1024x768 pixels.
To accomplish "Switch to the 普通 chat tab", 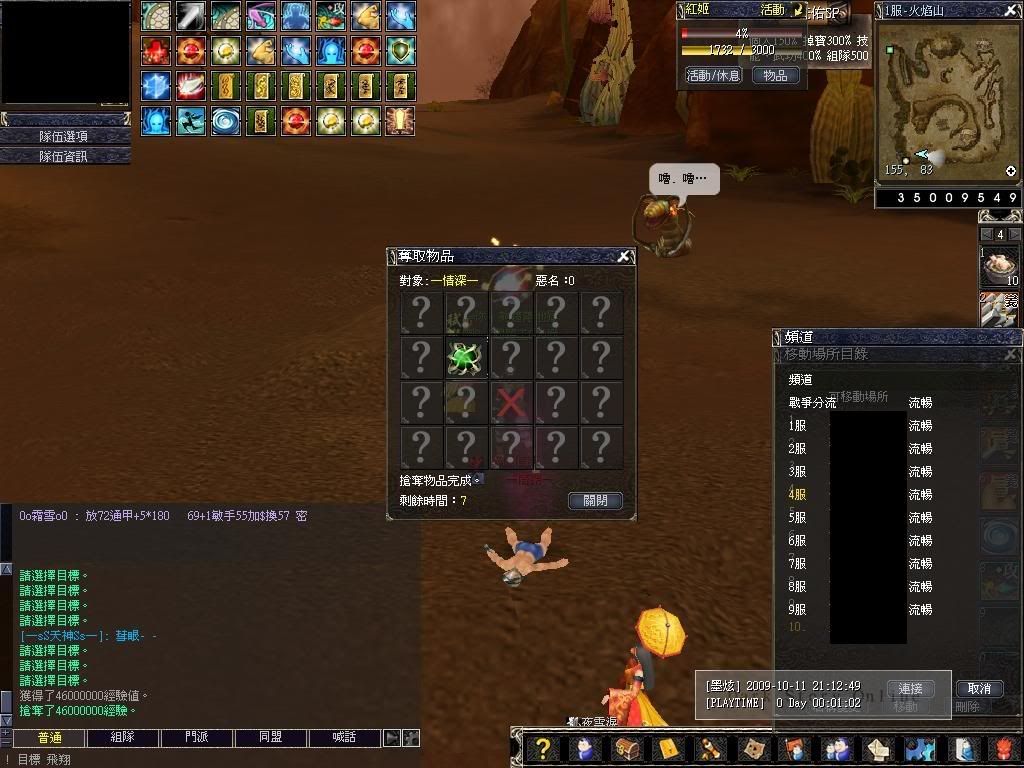I will point(49,738).
